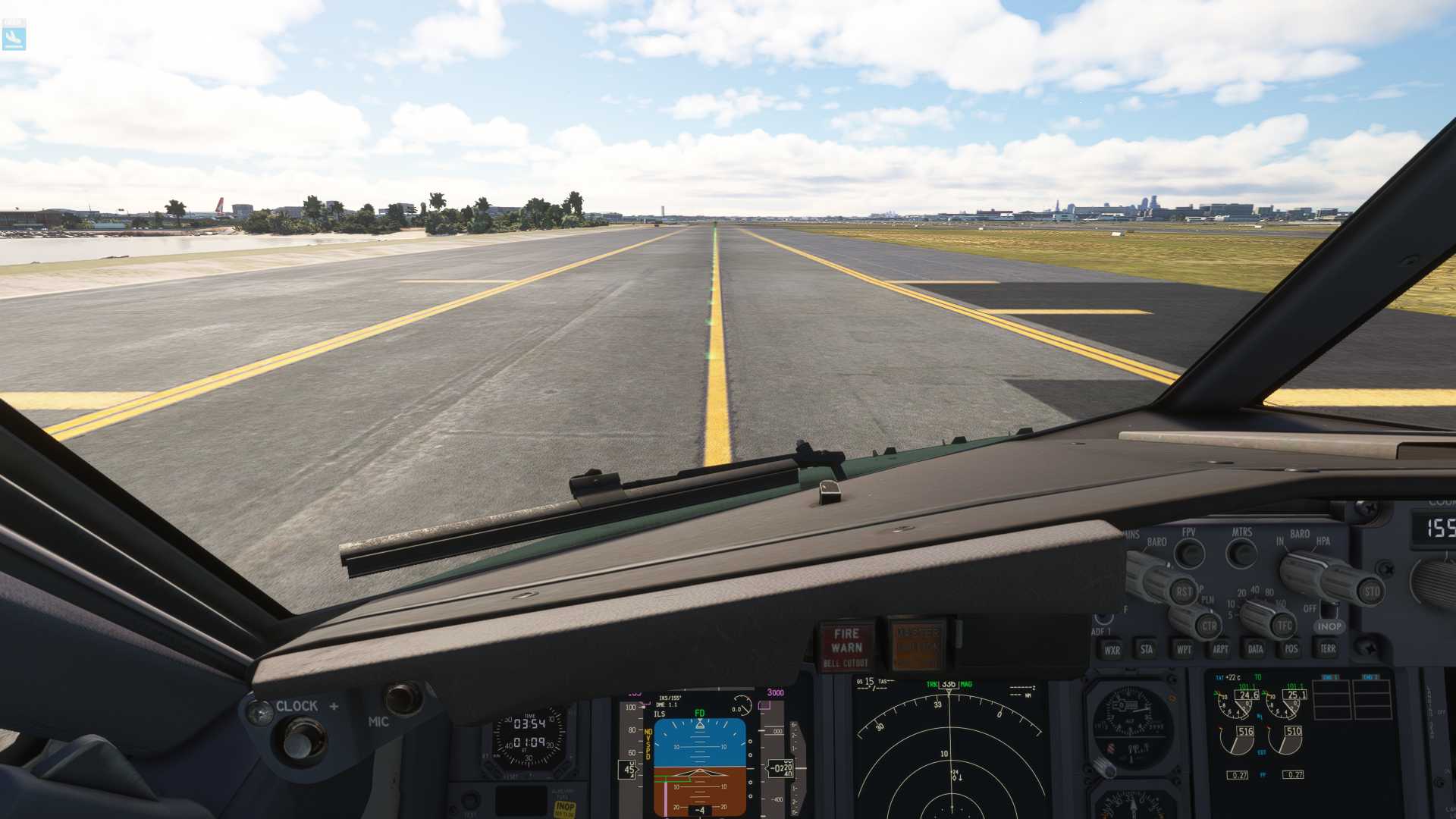Toggle the MTRS meters altitude button
This screenshot has height=819, width=1456.
coord(1241,553)
